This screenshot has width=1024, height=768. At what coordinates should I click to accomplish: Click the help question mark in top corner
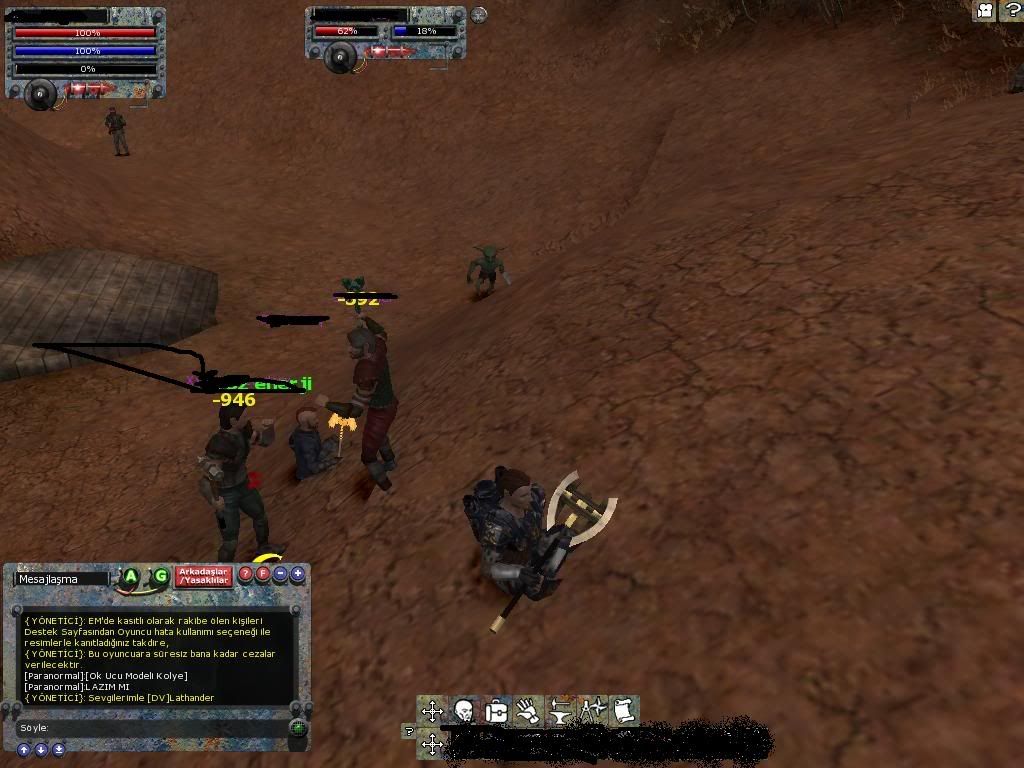[x=1010, y=11]
